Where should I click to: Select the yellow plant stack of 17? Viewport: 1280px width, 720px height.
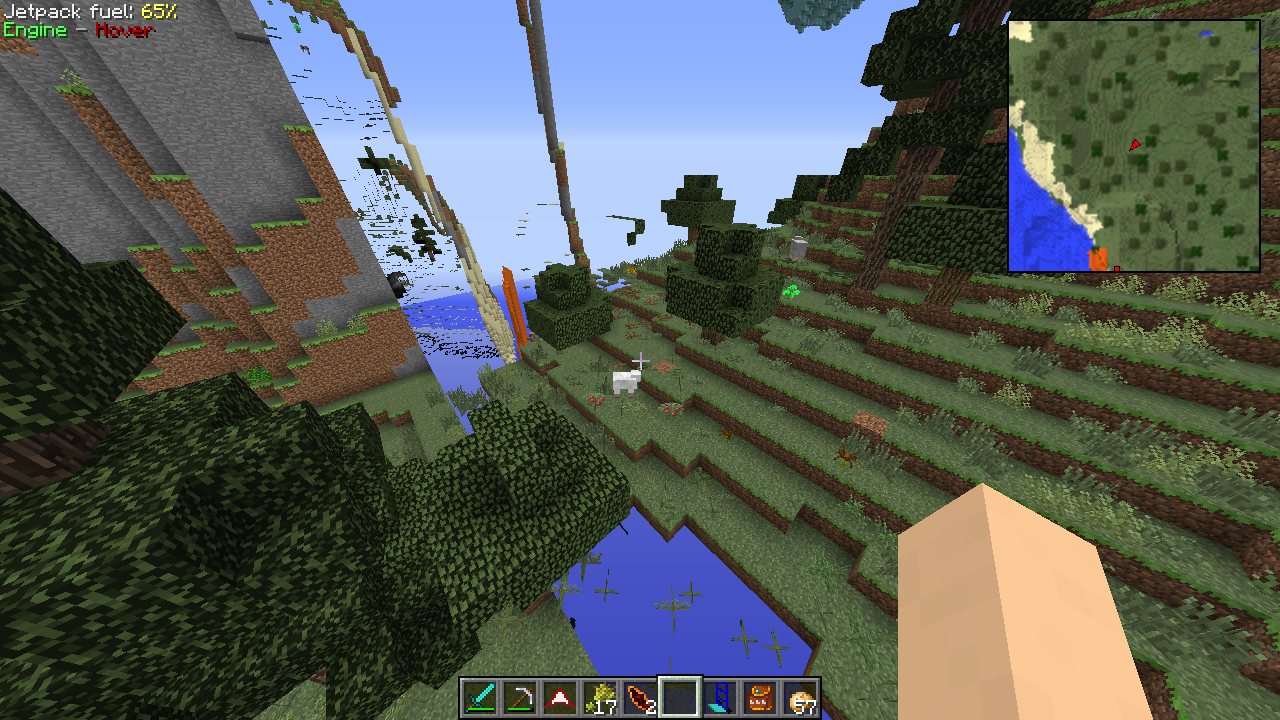[x=600, y=697]
